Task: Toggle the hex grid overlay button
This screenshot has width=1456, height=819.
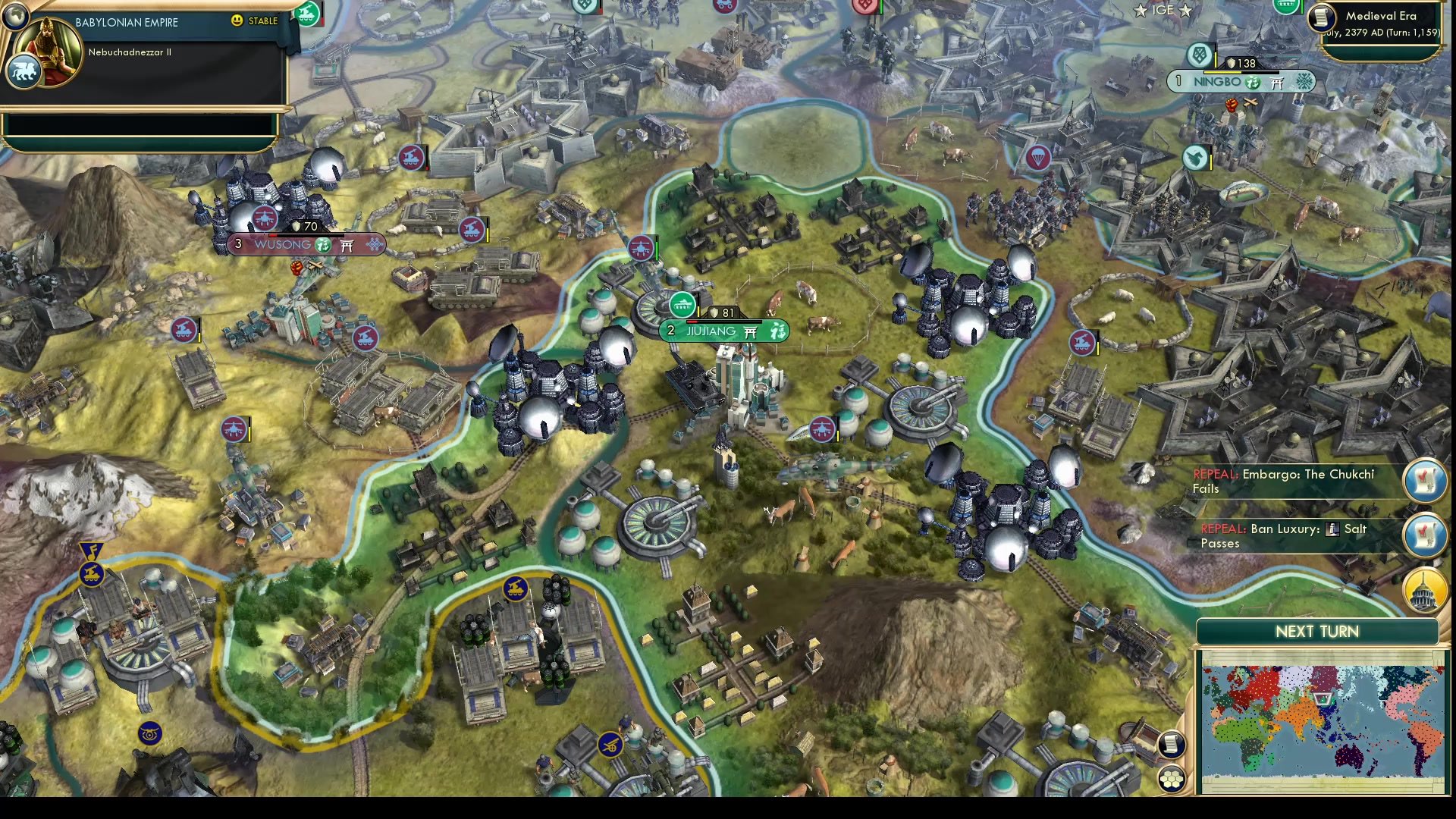Action: tap(1173, 778)
